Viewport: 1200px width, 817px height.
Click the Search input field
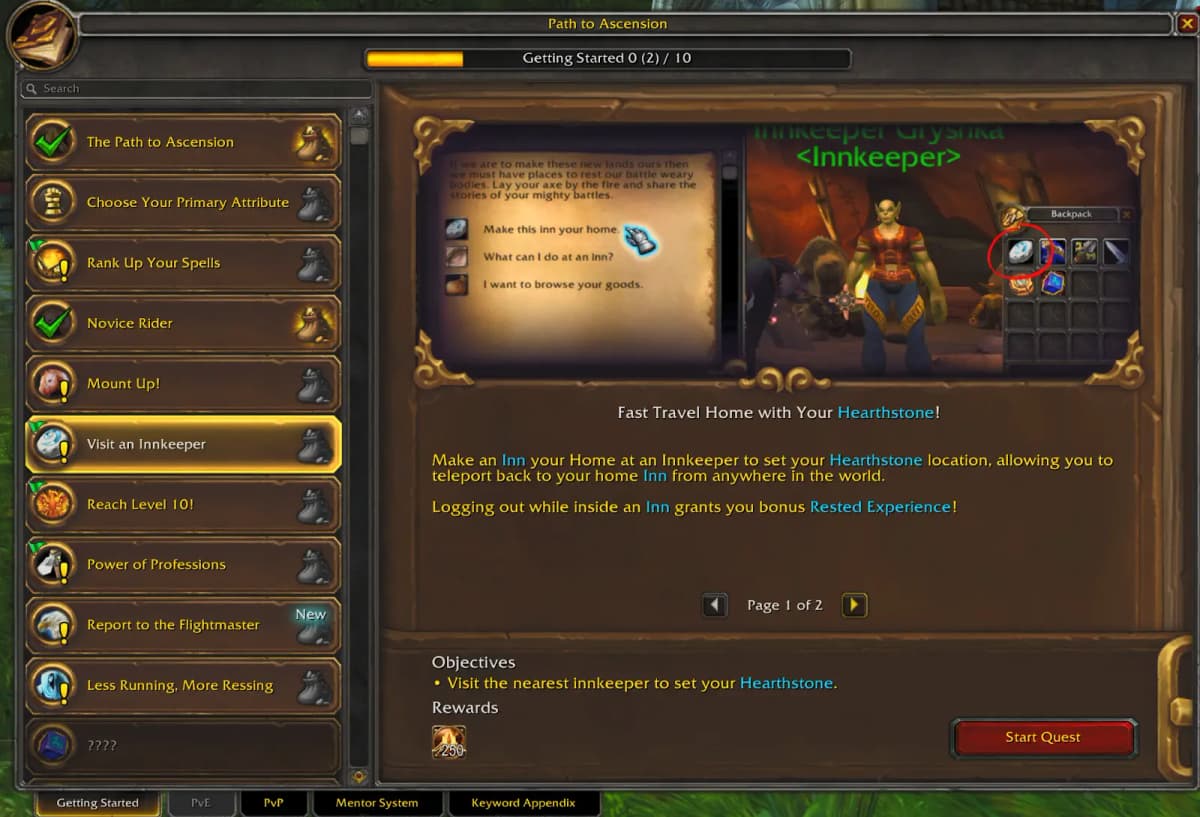pyautogui.click(x=200, y=89)
